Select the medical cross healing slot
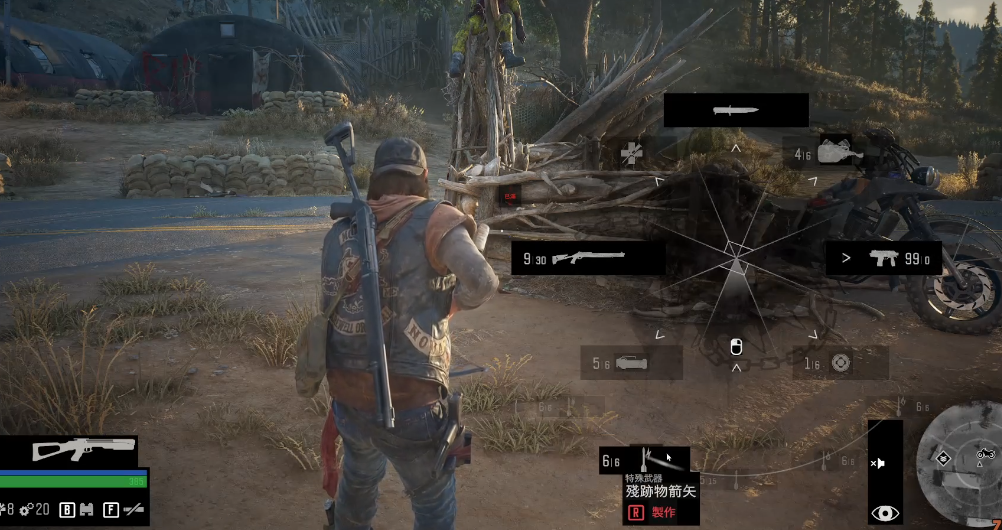 [x=631, y=153]
